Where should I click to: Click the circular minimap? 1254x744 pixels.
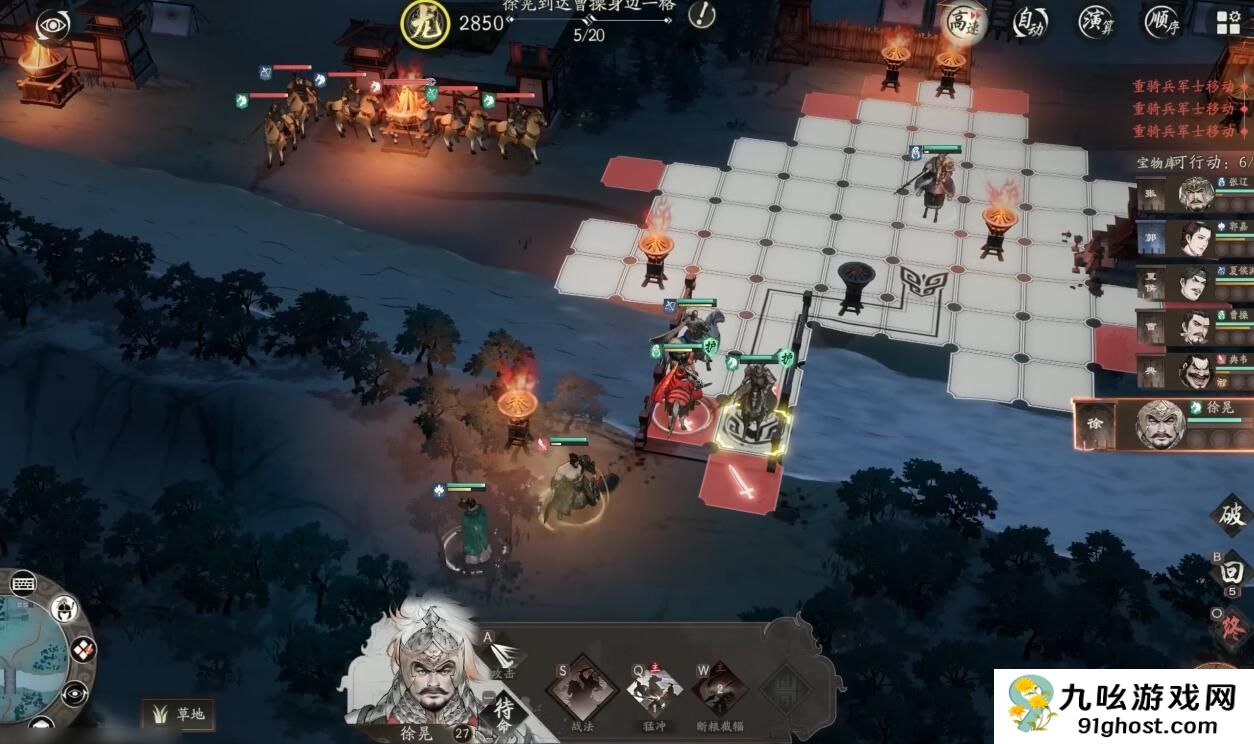(28, 655)
